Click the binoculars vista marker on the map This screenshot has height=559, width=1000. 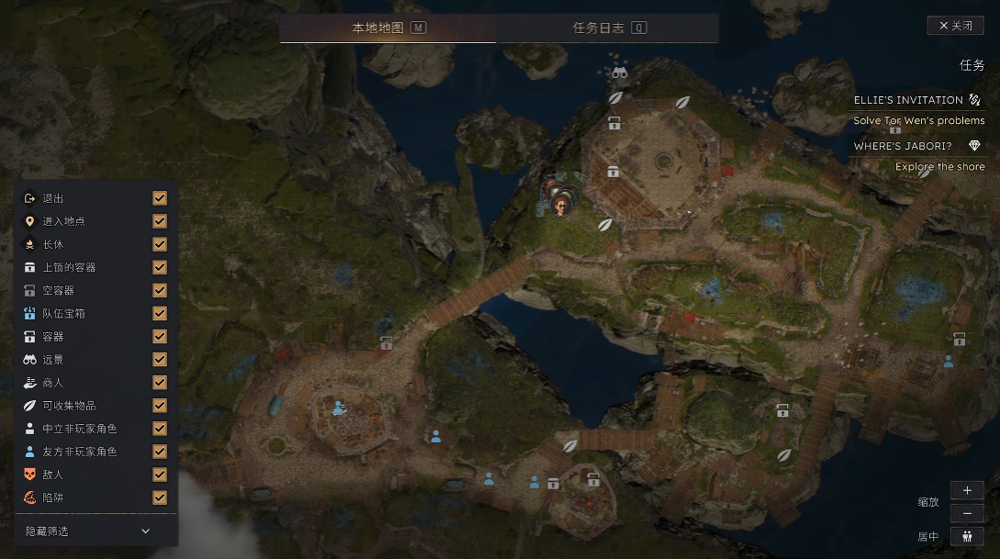(x=619, y=72)
